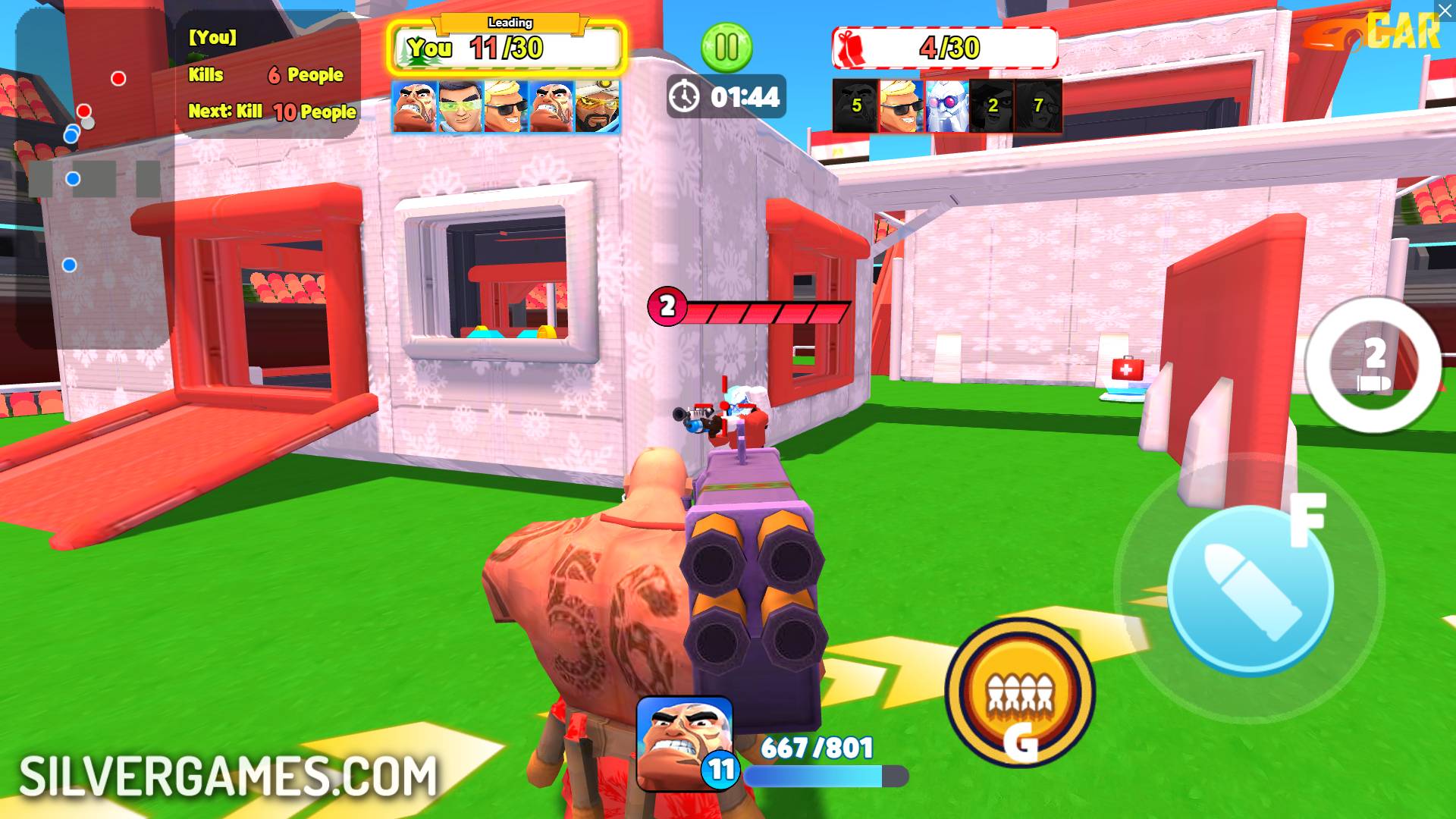This screenshot has width=1456, height=819.
Task: Fire the weapon with the blue bullet button
Action: coord(1250,589)
